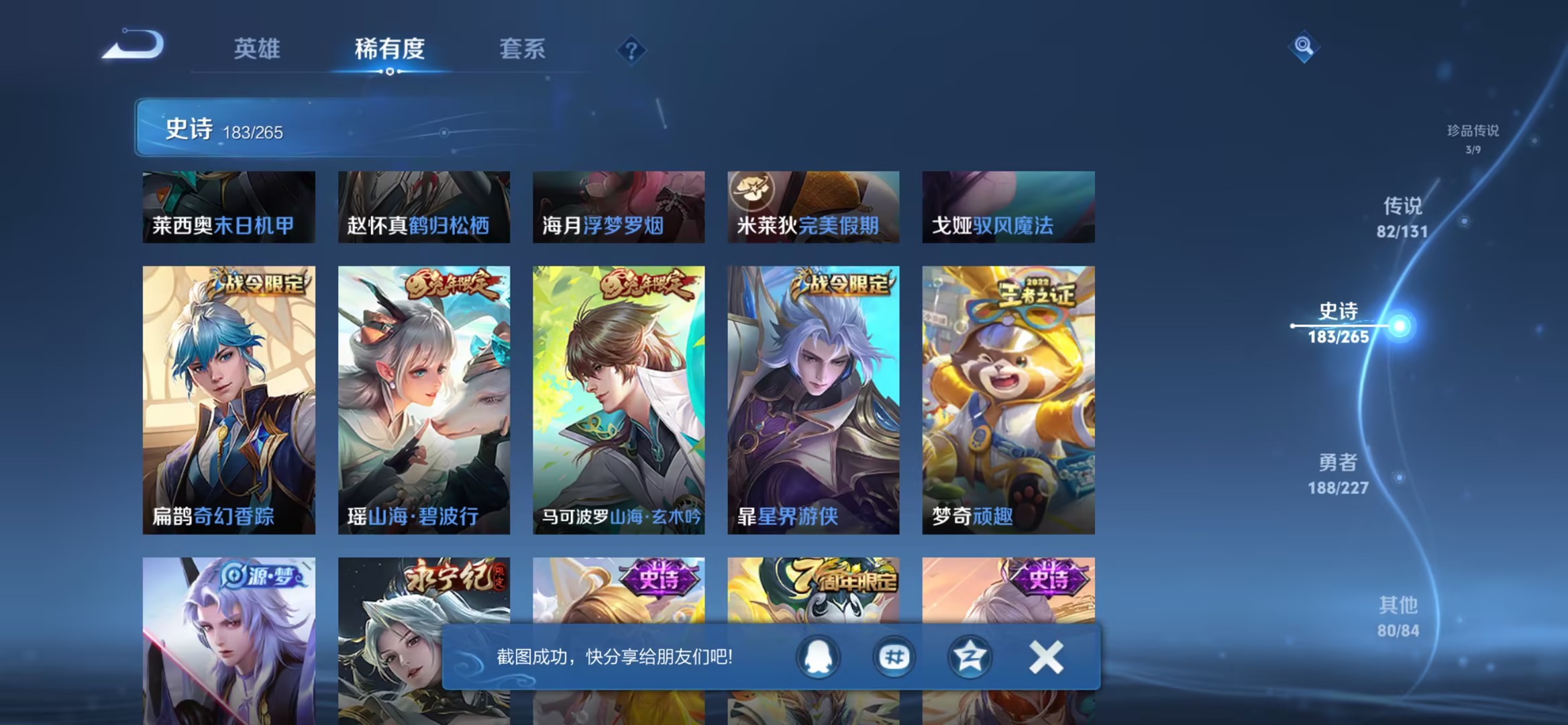Select the 梦奇顽趣 skin thumbnail
The image size is (1568, 725).
tap(1008, 396)
